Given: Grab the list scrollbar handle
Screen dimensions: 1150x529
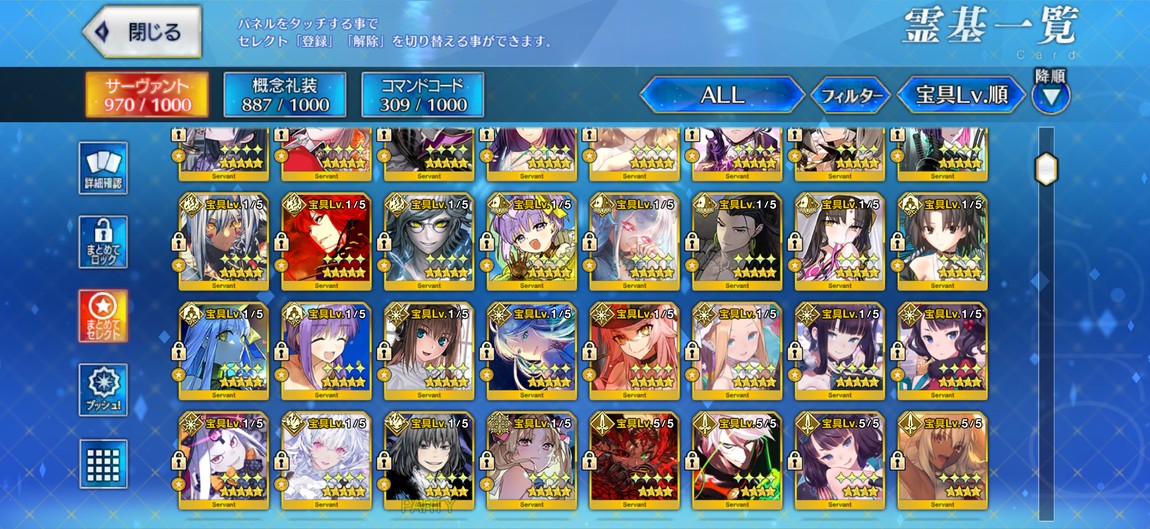Looking at the screenshot, I should 1045,169.
